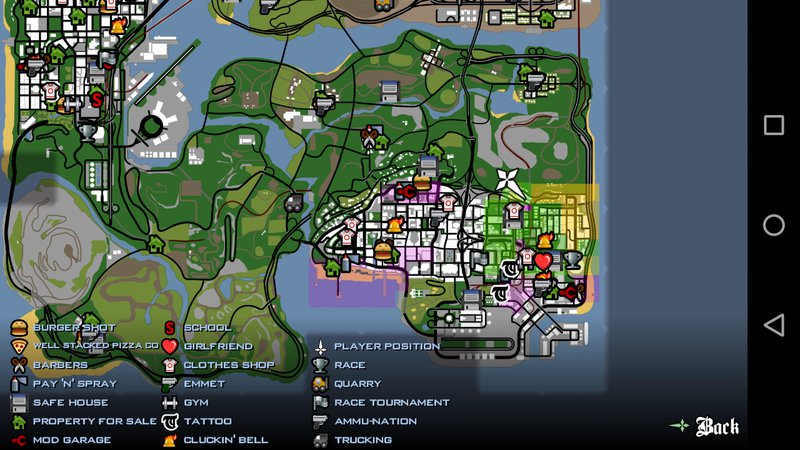
Task: Select the Clothes Shop legend entry
Action: point(228,365)
